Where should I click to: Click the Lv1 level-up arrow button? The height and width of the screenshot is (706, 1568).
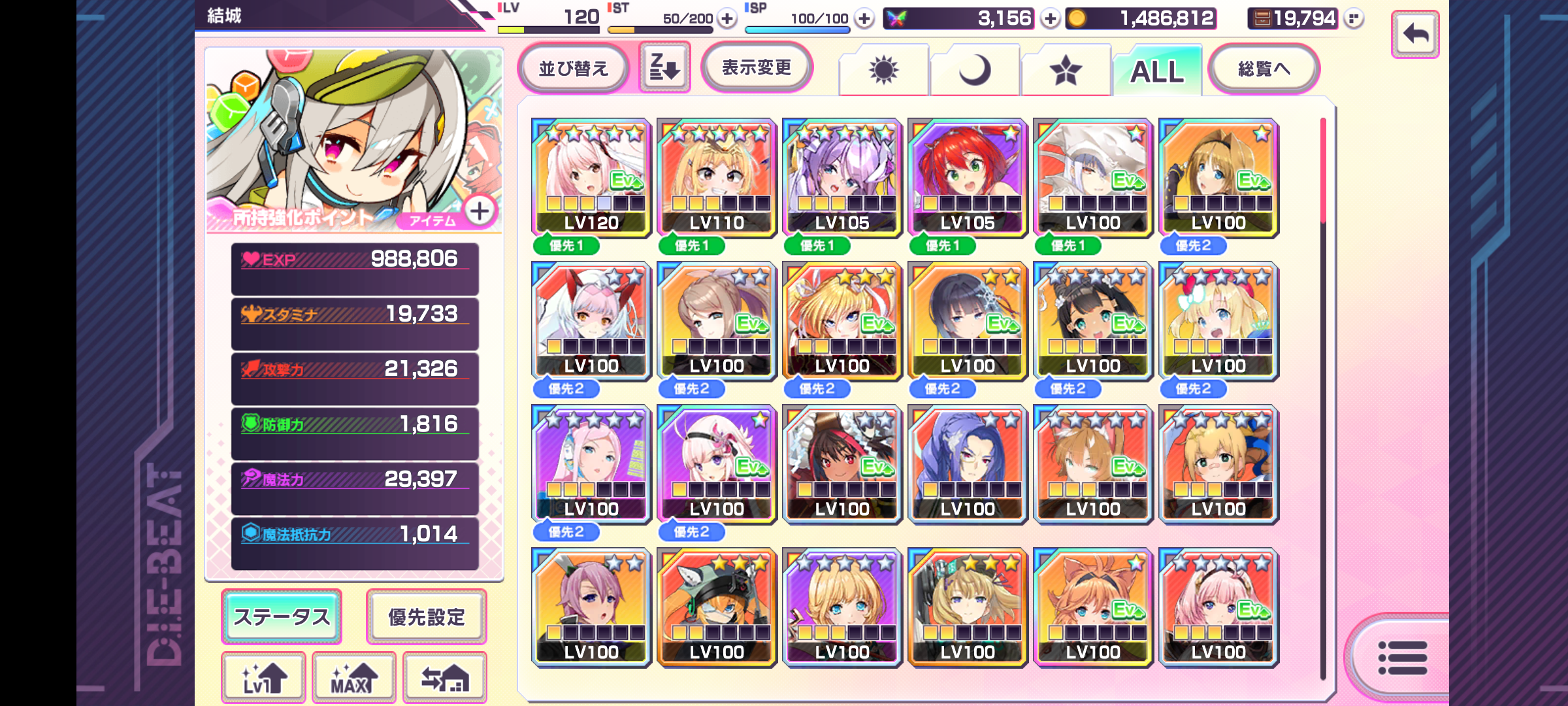tap(264, 678)
